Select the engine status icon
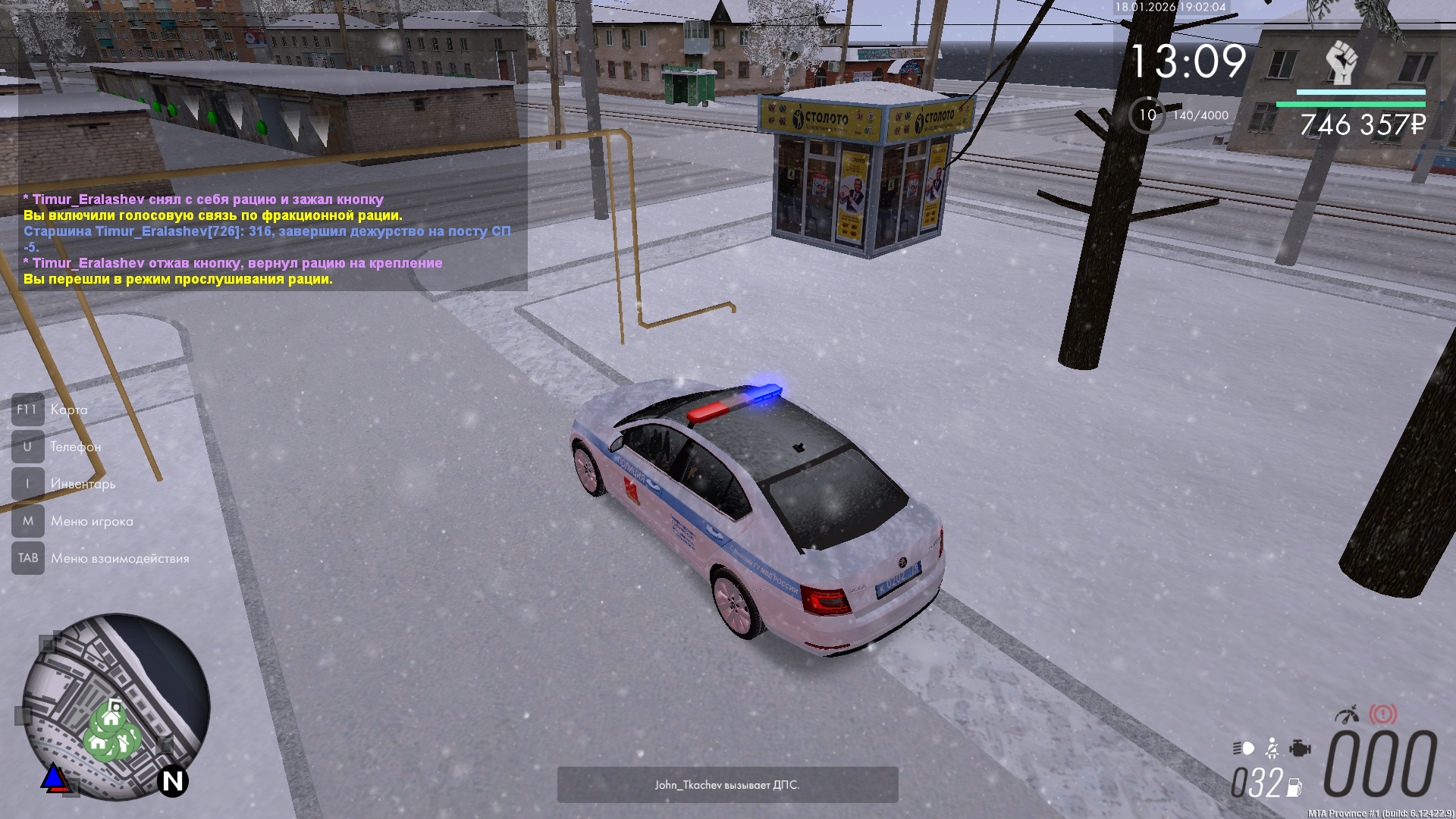The image size is (1456, 819). click(x=1300, y=748)
